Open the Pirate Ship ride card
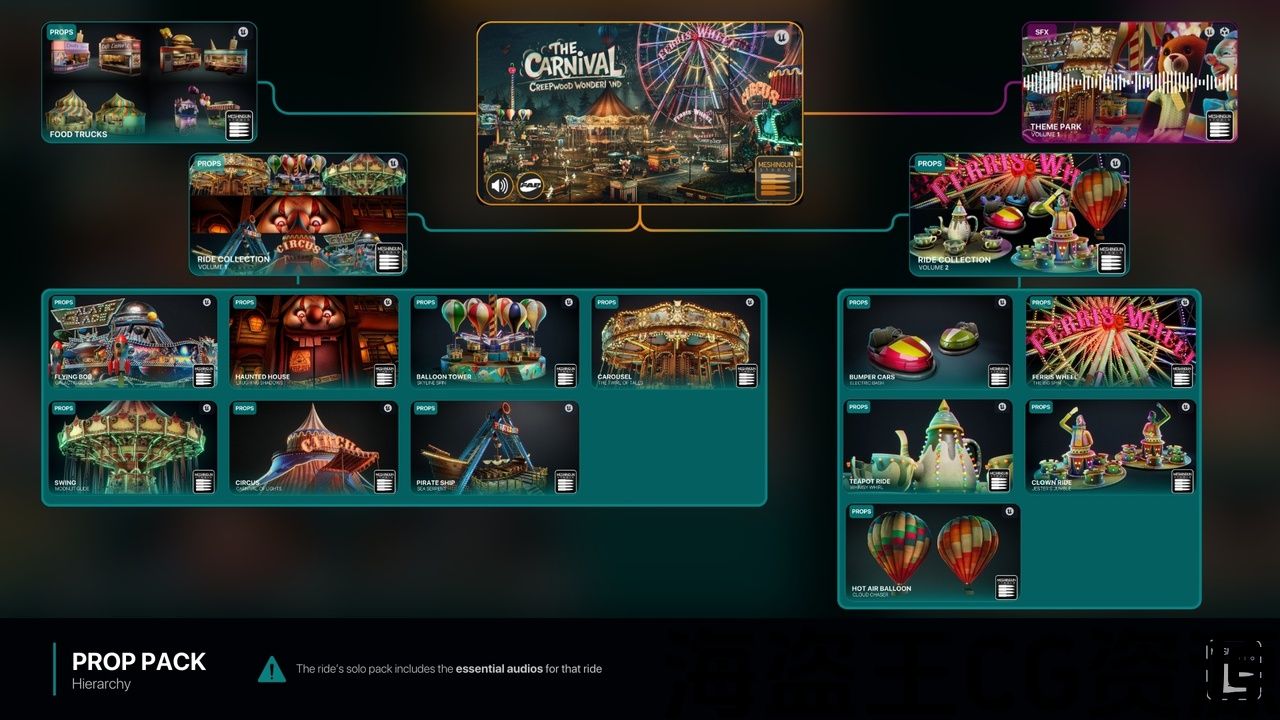This screenshot has width=1280, height=720. [x=495, y=447]
